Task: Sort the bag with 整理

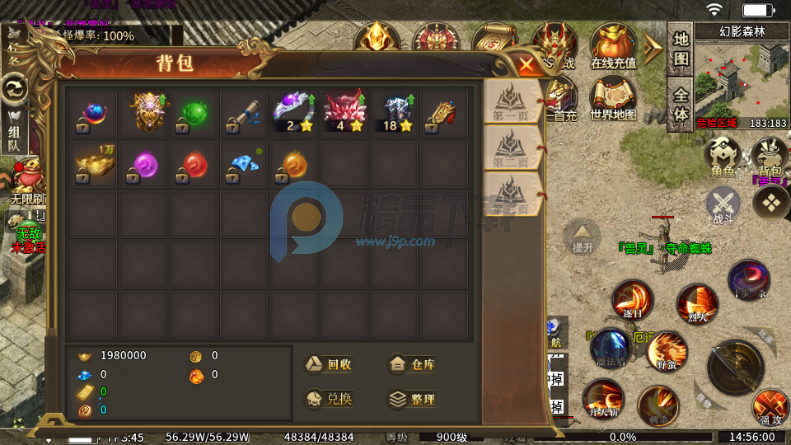Action: pyautogui.click(x=410, y=398)
